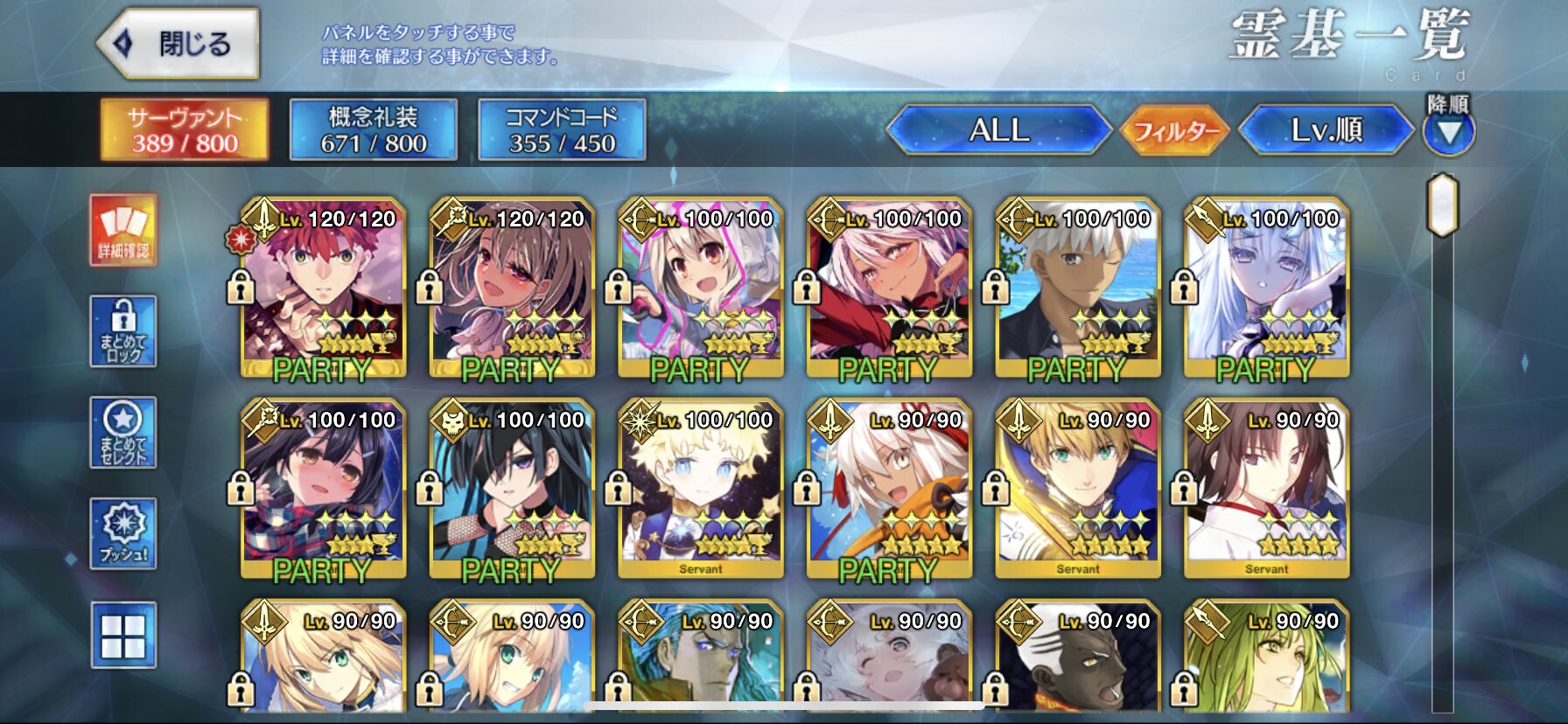The width and height of the screenshot is (1568, 724).
Task: Click the scrollbar handle on the right
Action: 1442,205
